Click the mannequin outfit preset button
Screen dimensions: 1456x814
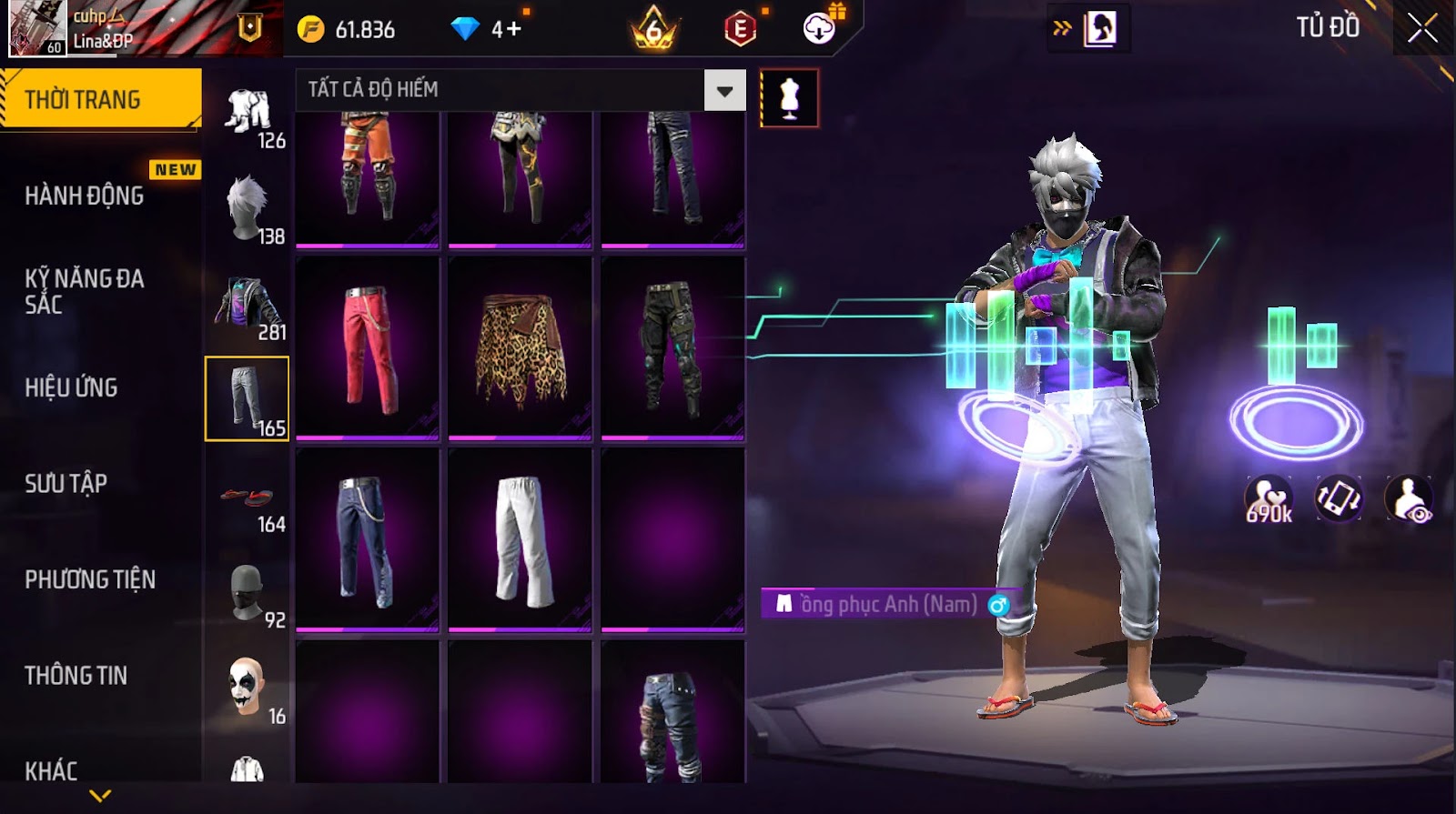(x=789, y=98)
